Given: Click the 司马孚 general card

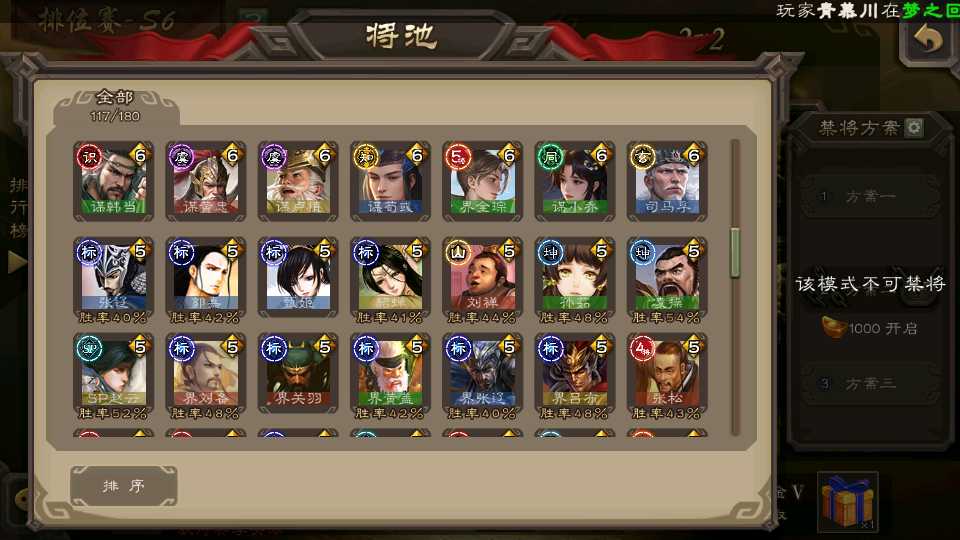Looking at the screenshot, I should point(666,181).
